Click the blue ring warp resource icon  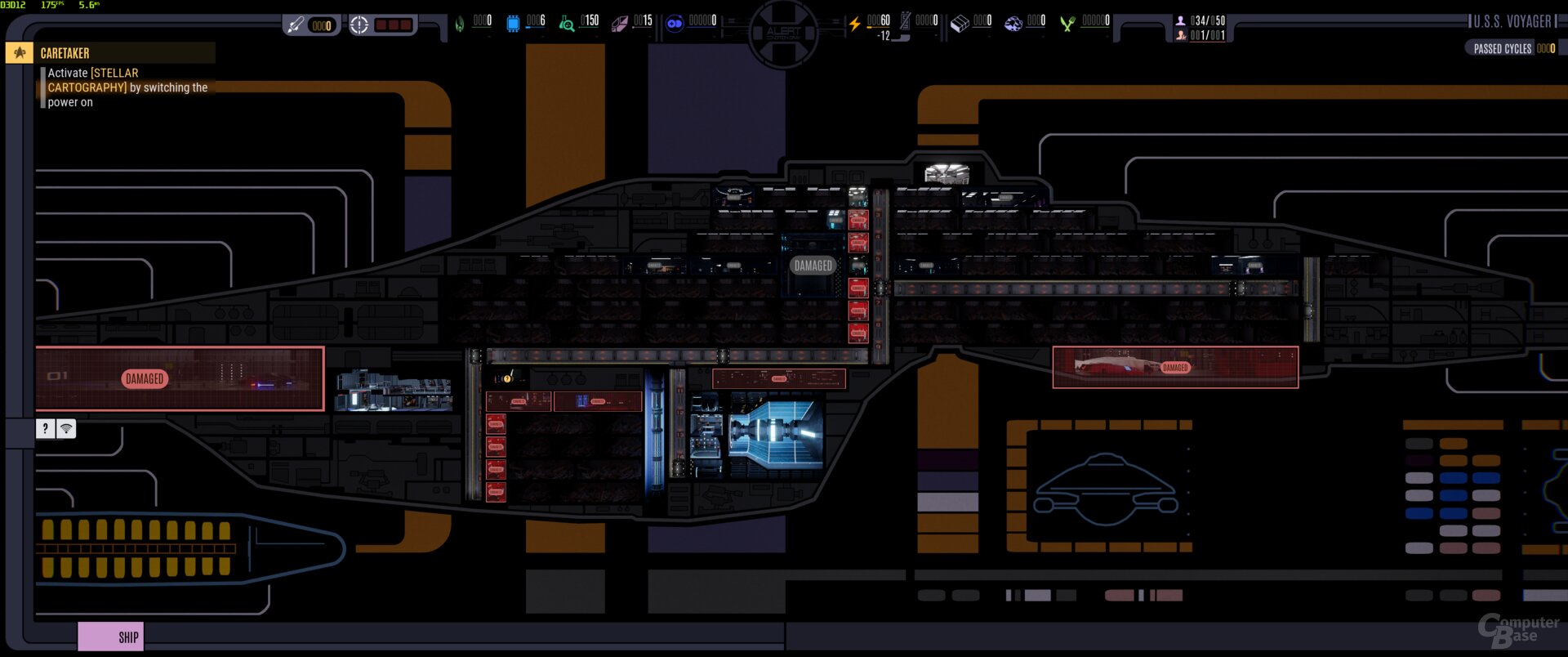tap(675, 24)
